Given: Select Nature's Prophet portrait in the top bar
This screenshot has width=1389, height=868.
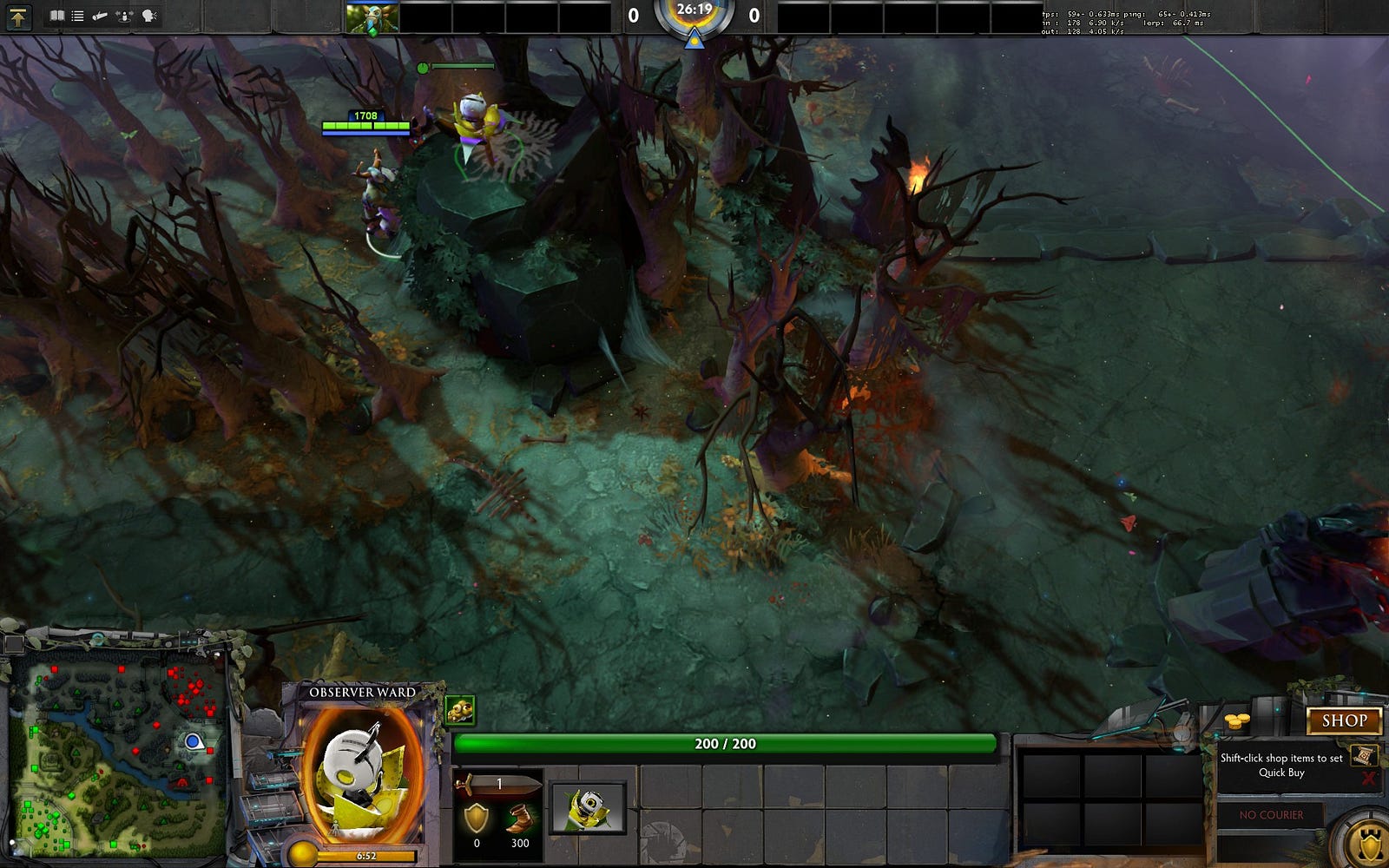Looking at the screenshot, I should click(x=372, y=18).
